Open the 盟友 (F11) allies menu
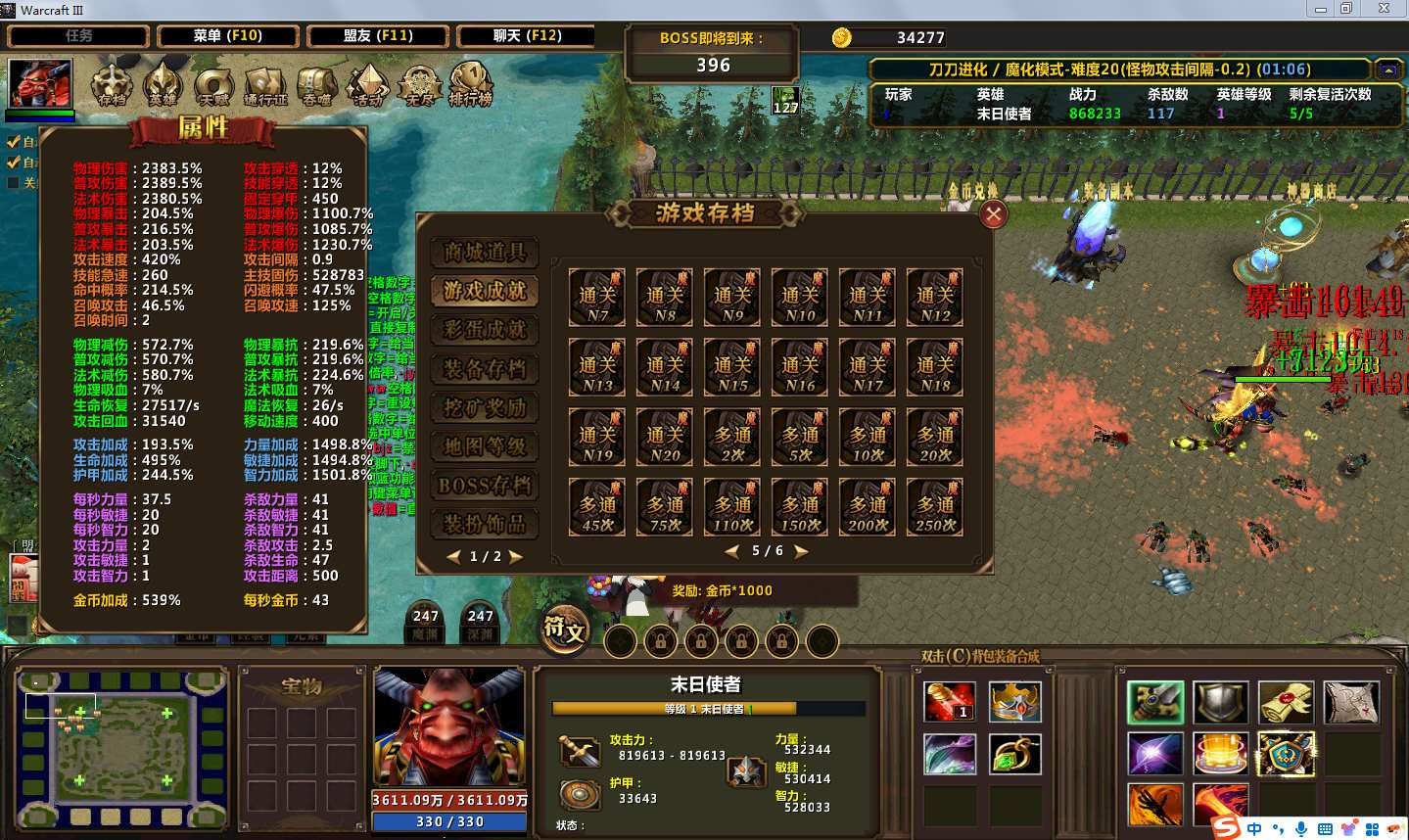The image size is (1409, 840). point(378,36)
